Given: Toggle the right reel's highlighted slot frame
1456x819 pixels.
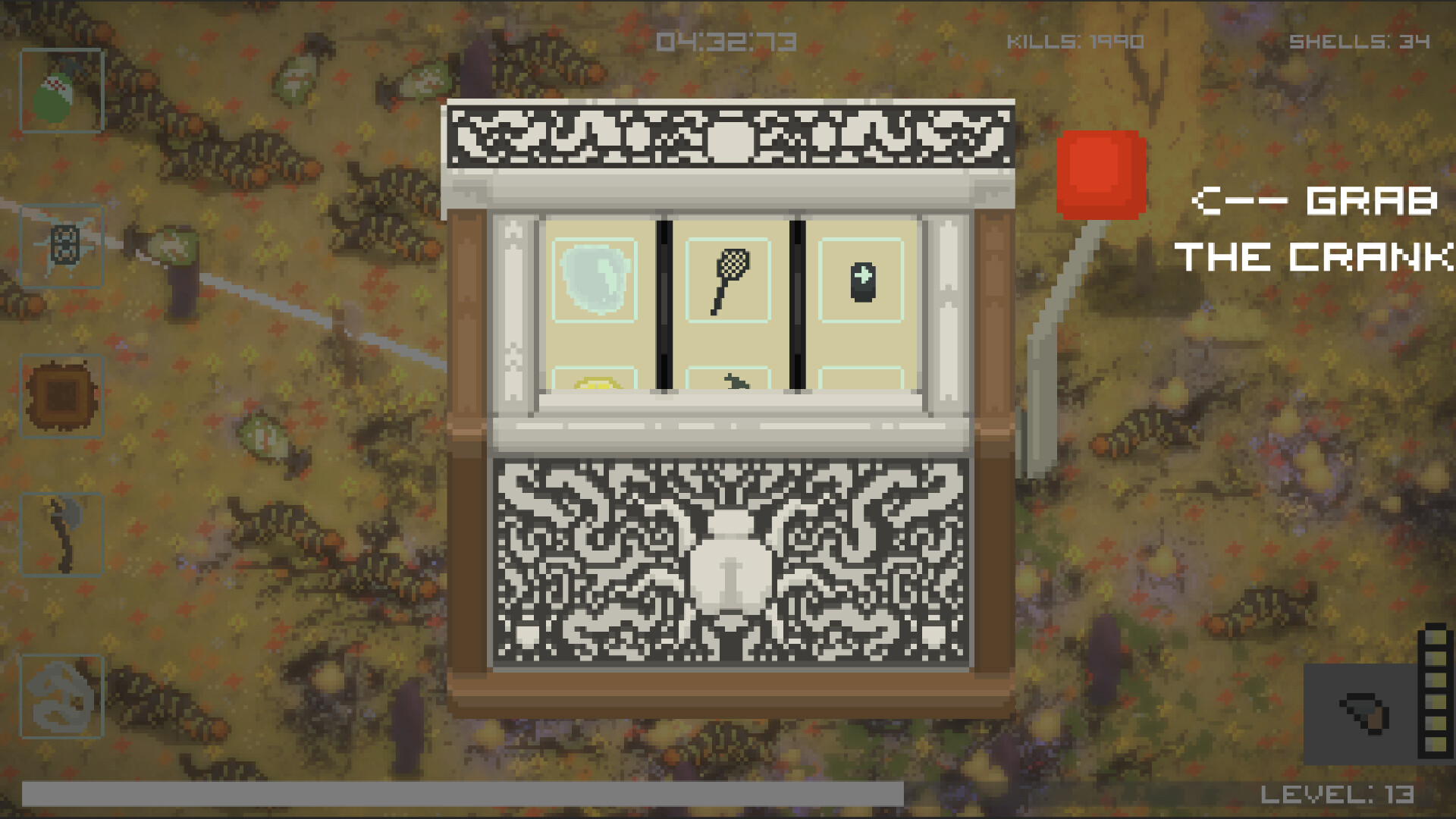Looking at the screenshot, I should (x=863, y=278).
